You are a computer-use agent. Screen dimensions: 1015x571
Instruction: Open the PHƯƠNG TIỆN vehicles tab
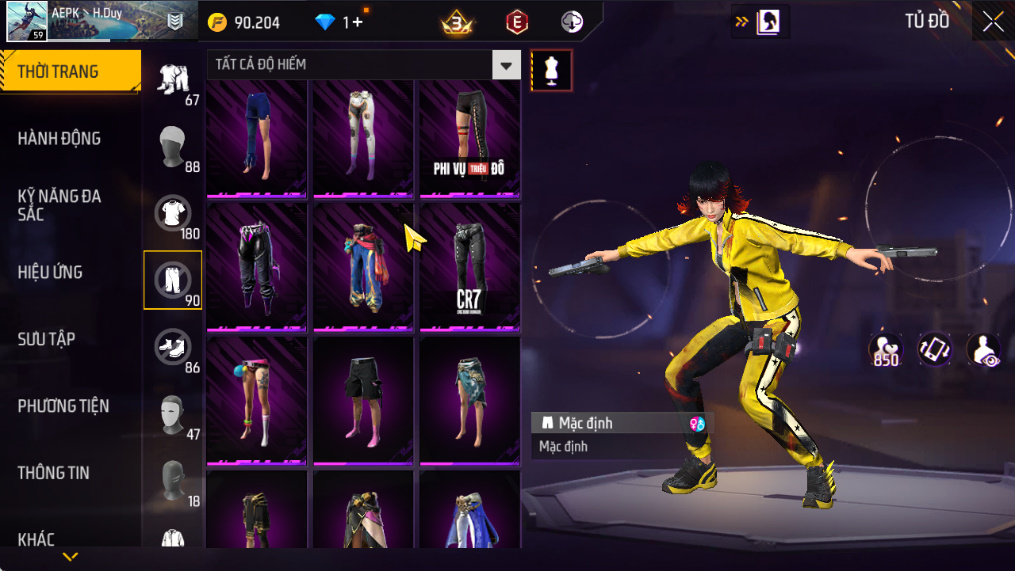(63, 406)
